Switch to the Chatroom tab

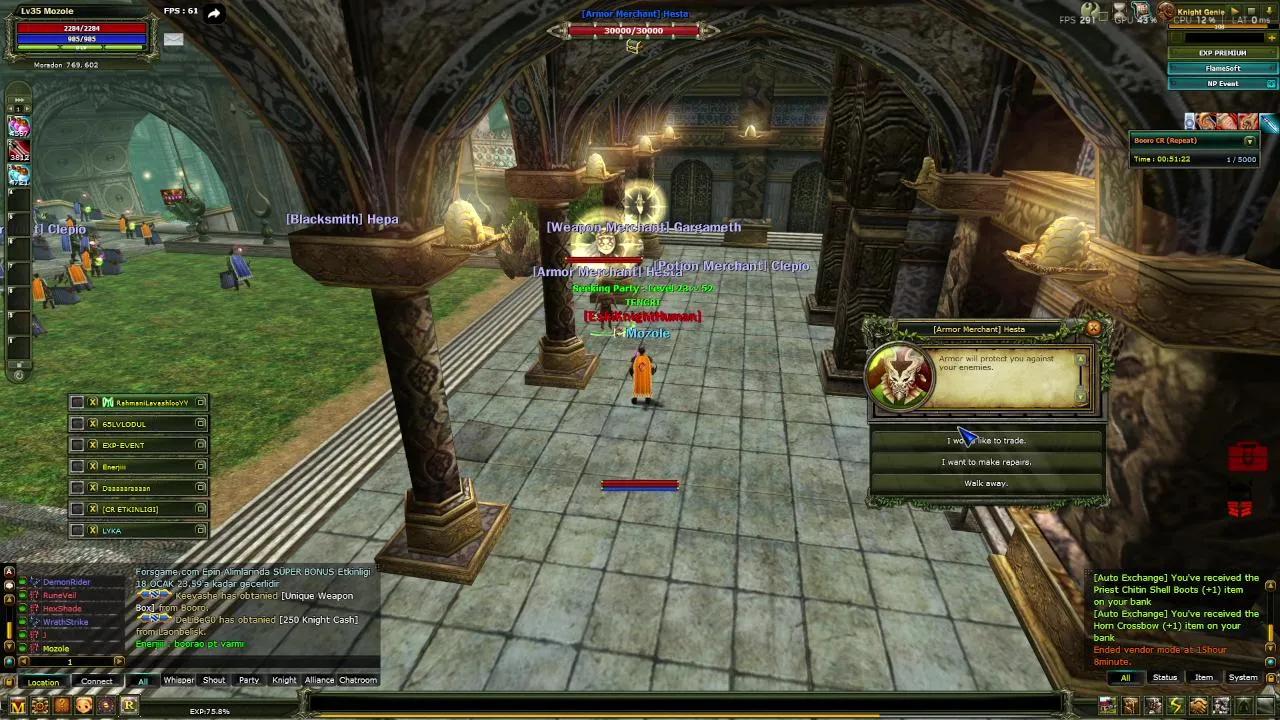coord(358,680)
